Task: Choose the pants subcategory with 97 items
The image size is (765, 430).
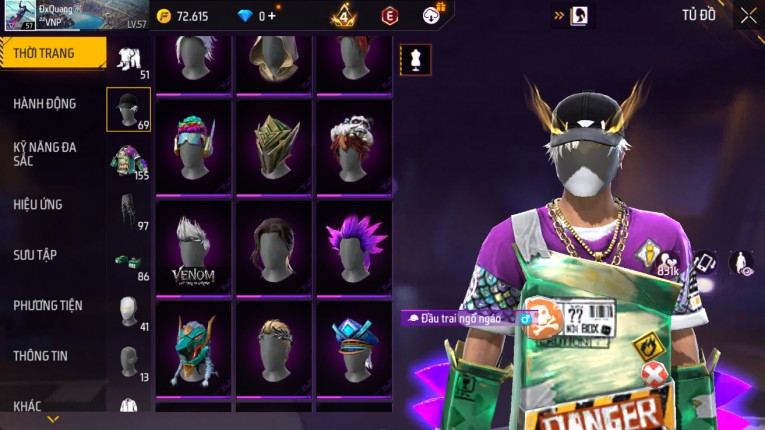Action: tap(128, 208)
